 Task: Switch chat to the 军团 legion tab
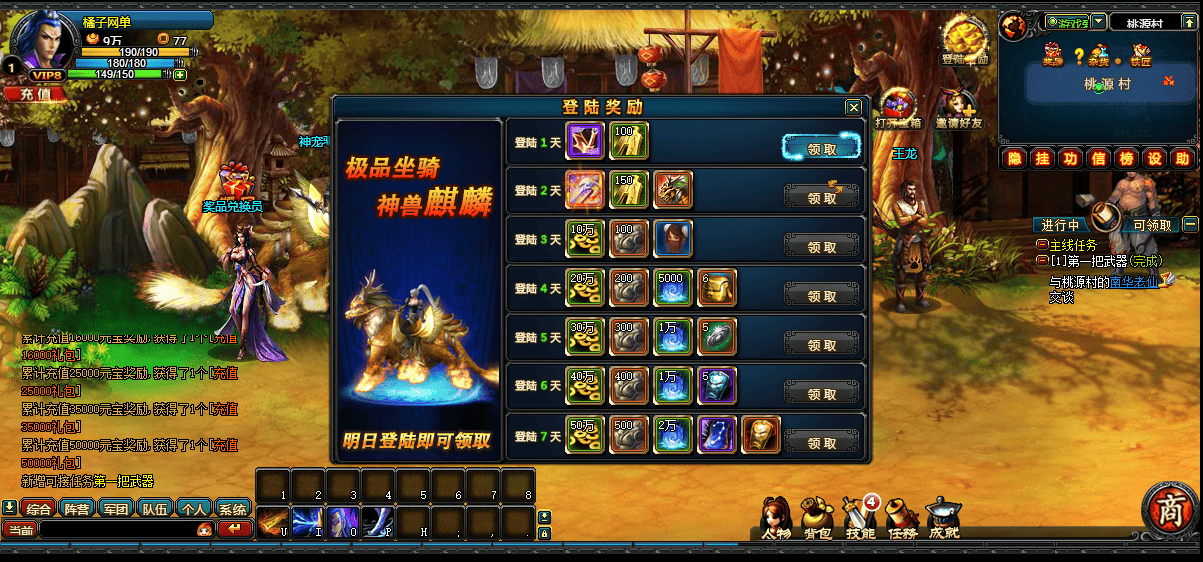116,508
